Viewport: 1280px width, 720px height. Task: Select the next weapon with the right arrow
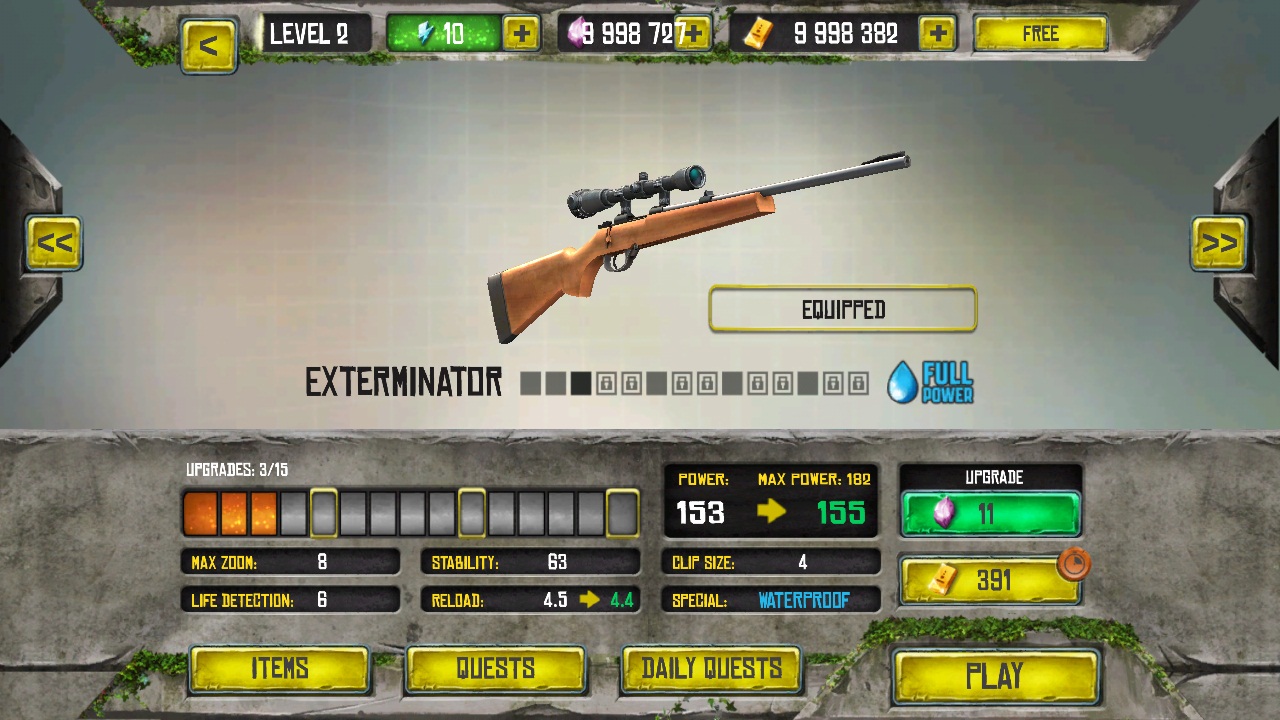coord(1219,243)
